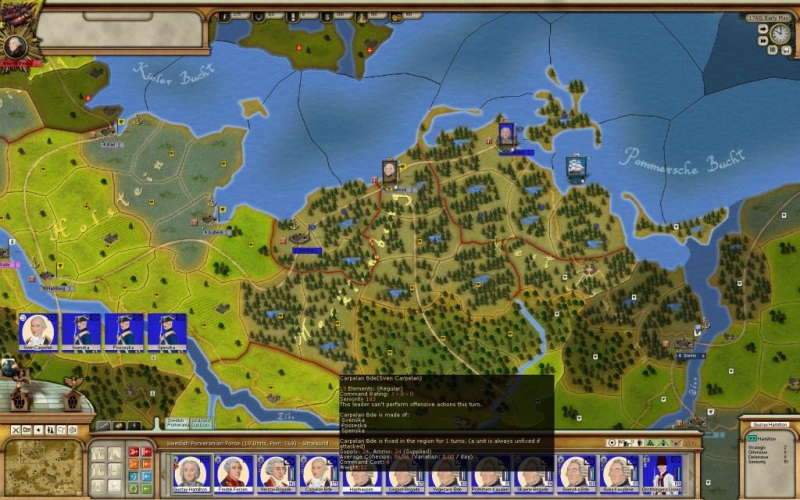The width and height of the screenshot is (800, 500).
Task: Select Gustav Hamilton's unit portrait
Action: [190, 471]
